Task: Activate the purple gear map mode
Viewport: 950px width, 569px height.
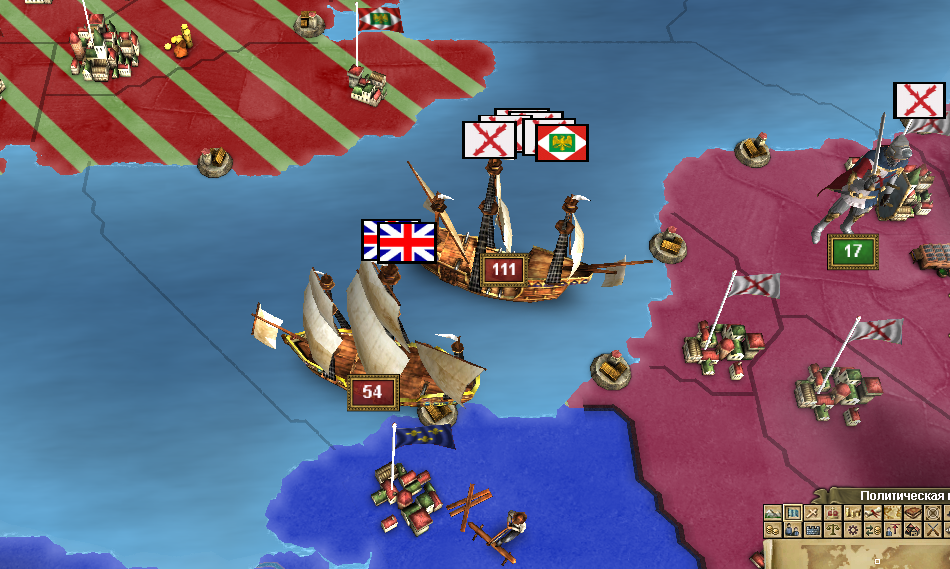Action: (x=853, y=530)
